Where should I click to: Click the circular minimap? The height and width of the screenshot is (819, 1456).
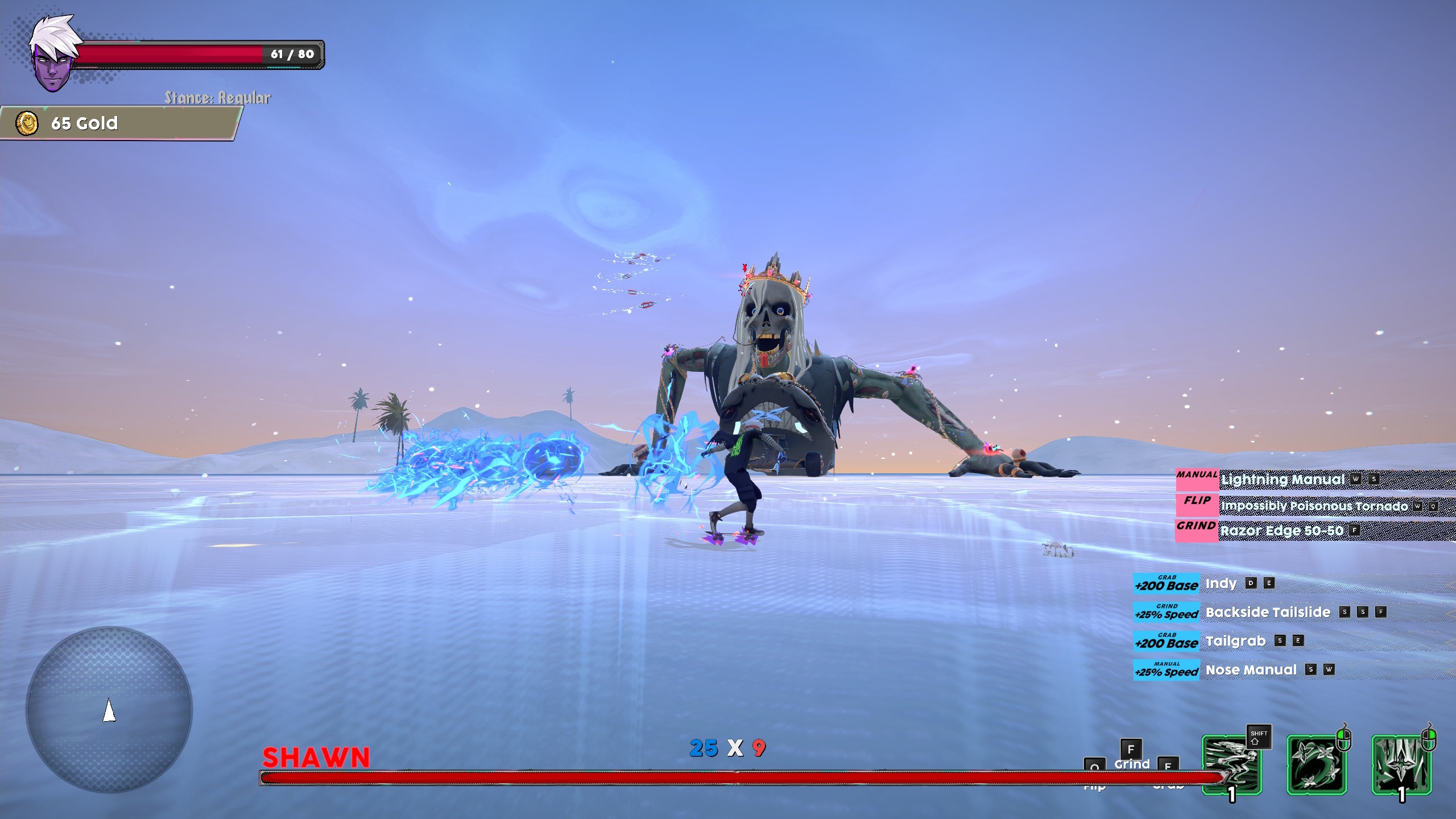109,709
